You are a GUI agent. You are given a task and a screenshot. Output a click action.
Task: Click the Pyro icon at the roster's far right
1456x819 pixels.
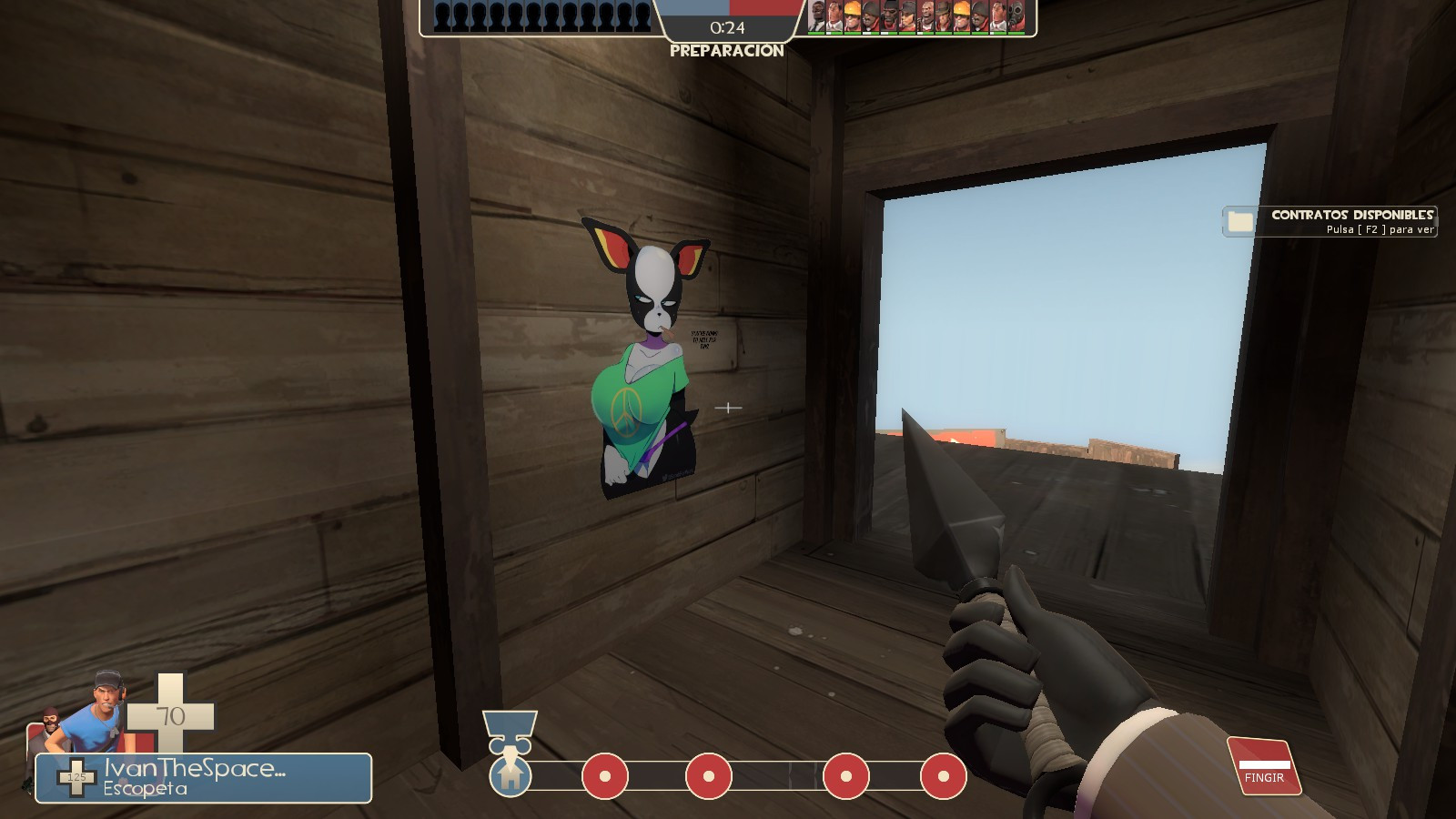coord(1017,16)
